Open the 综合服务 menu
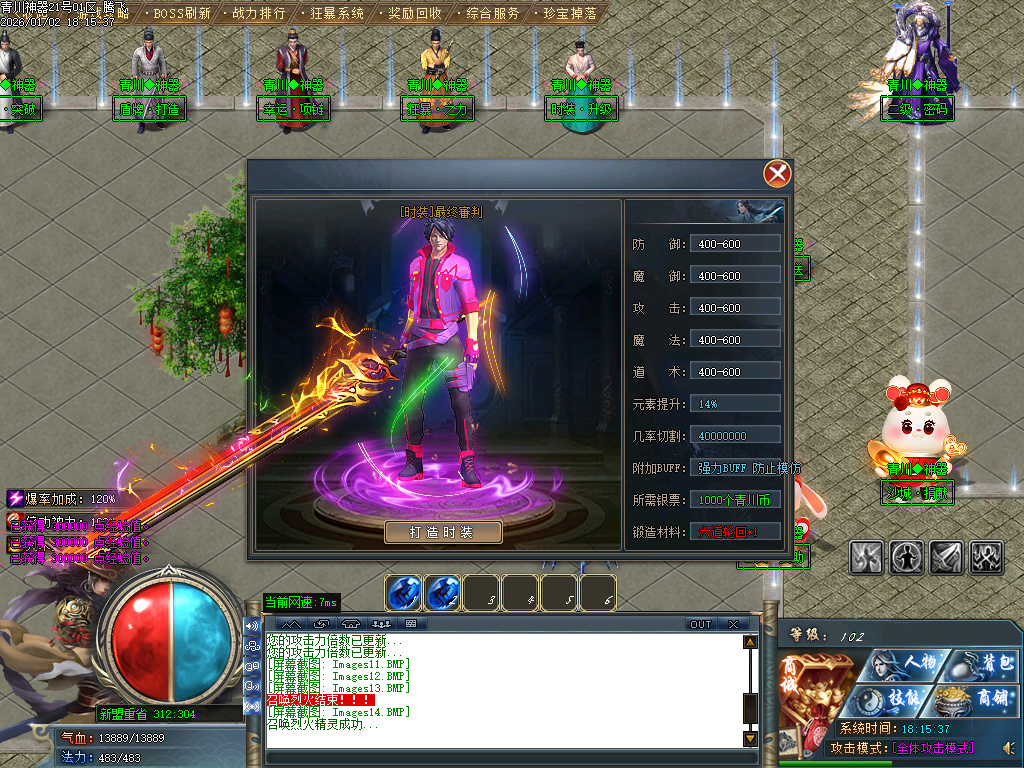The image size is (1024, 768). point(492,14)
